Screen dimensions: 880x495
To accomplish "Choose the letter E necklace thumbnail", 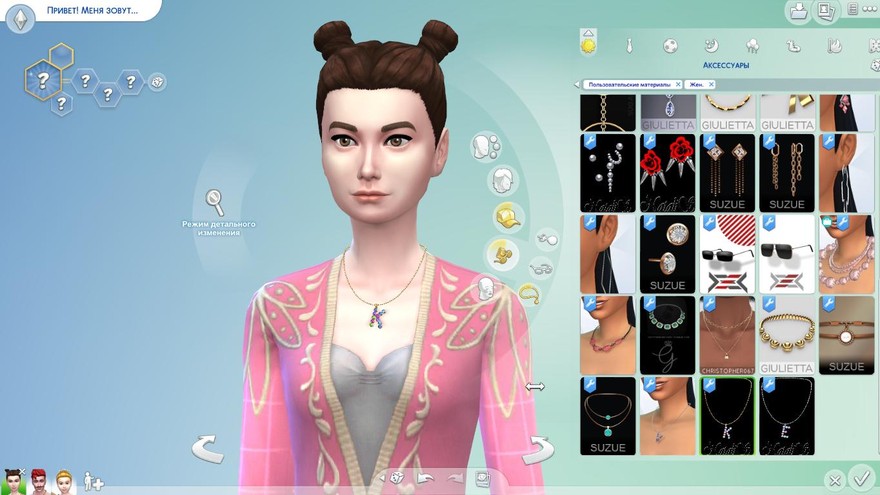I will pyautogui.click(x=786, y=415).
